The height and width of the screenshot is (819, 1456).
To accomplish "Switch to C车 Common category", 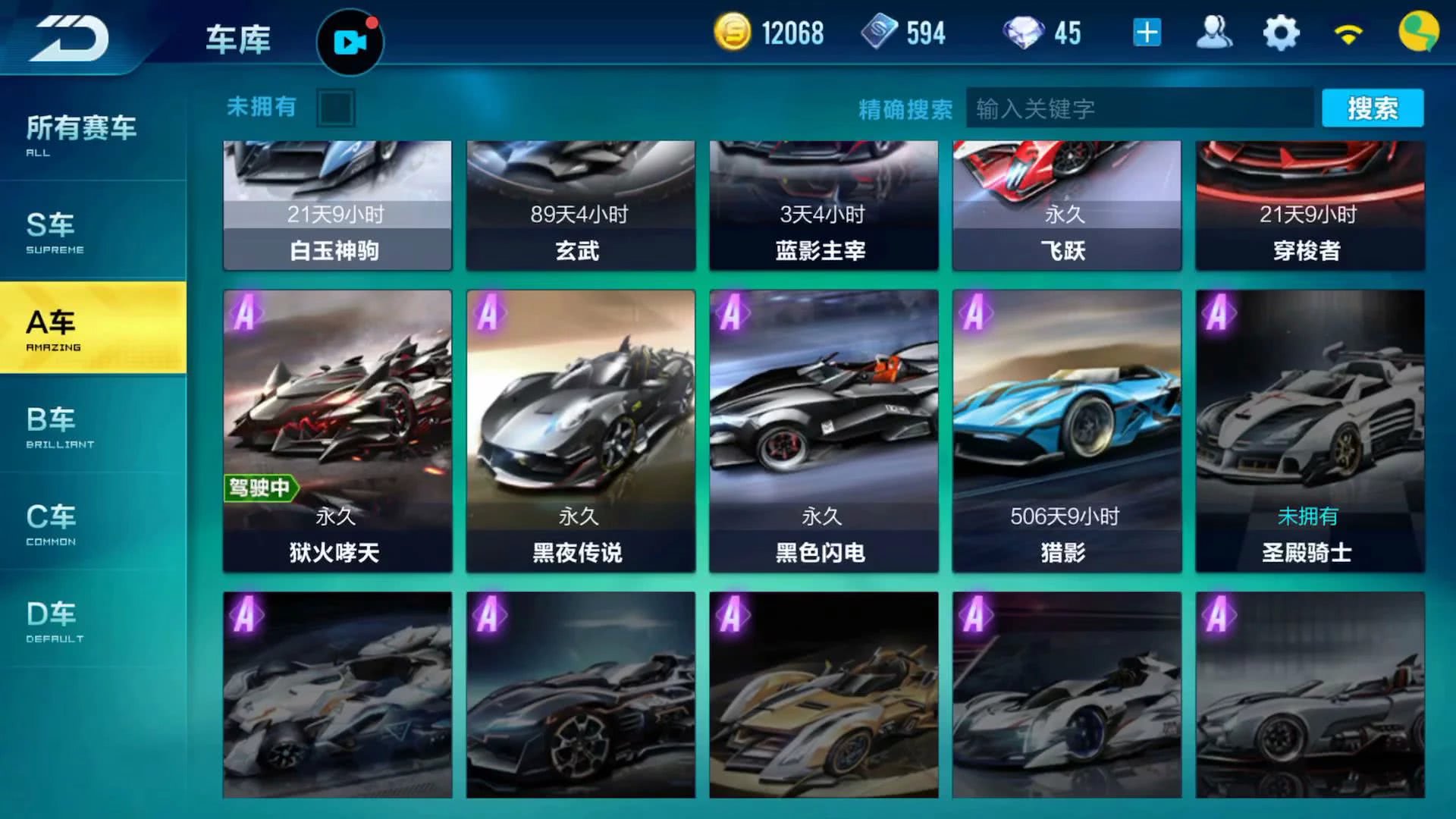I will click(x=91, y=522).
